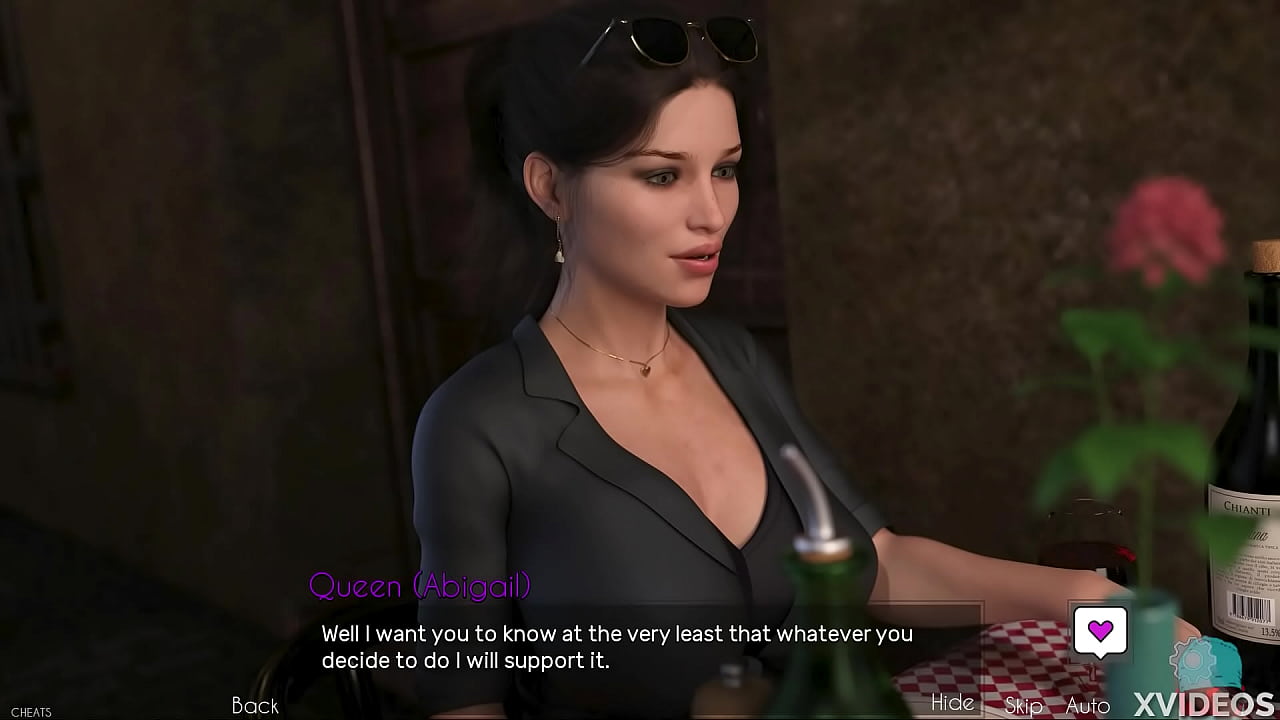Hide the dialogue interface

pos(952,703)
